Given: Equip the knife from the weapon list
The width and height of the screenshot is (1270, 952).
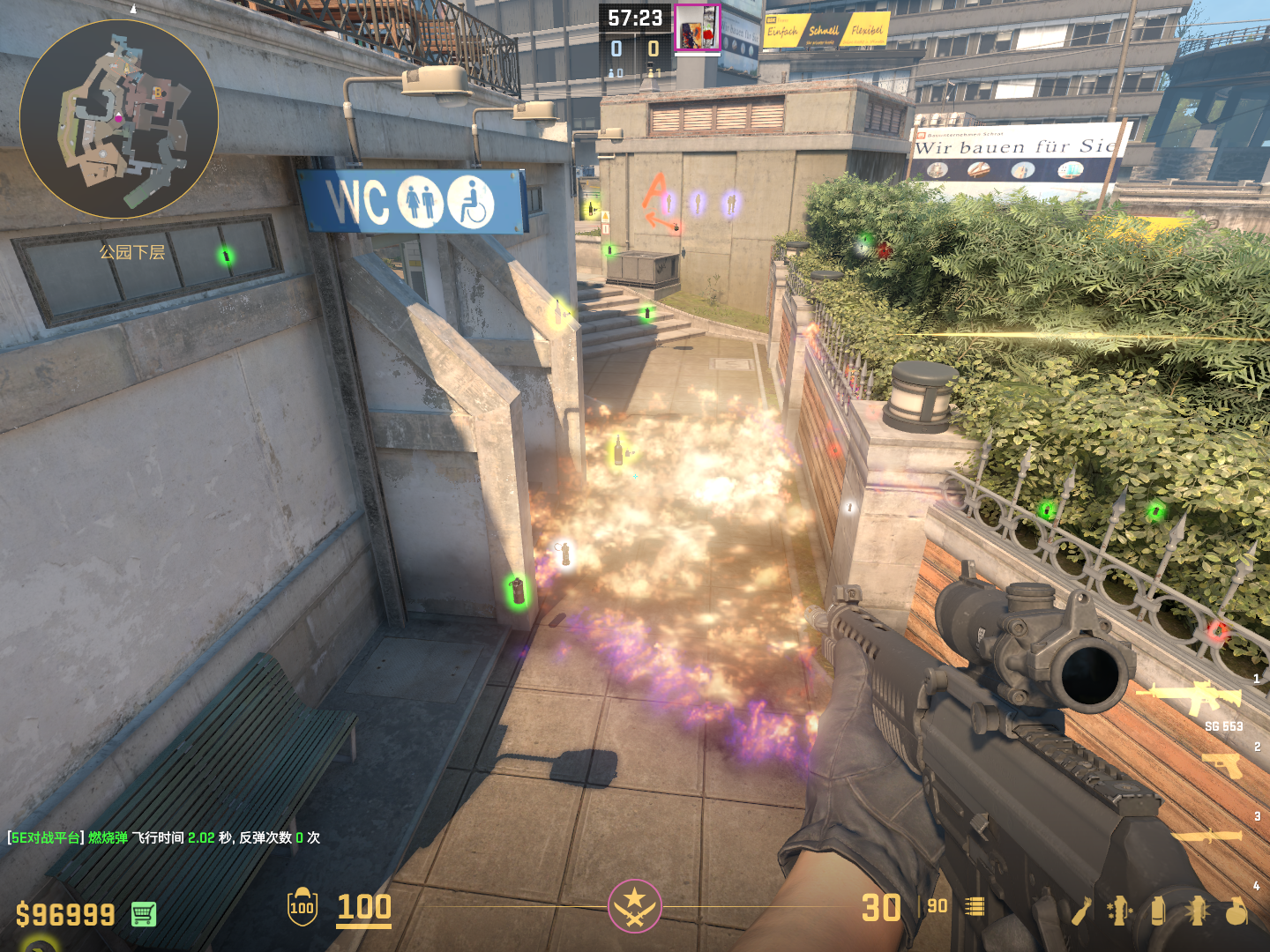Looking at the screenshot, I should point(1208,835).
